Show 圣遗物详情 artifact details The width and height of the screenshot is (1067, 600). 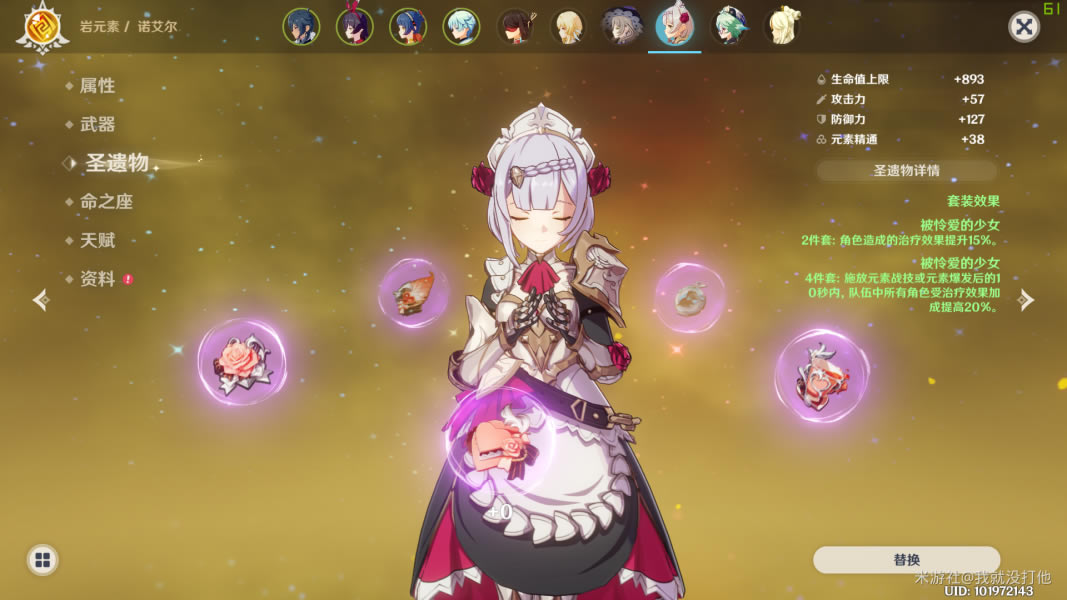point(906,170)
